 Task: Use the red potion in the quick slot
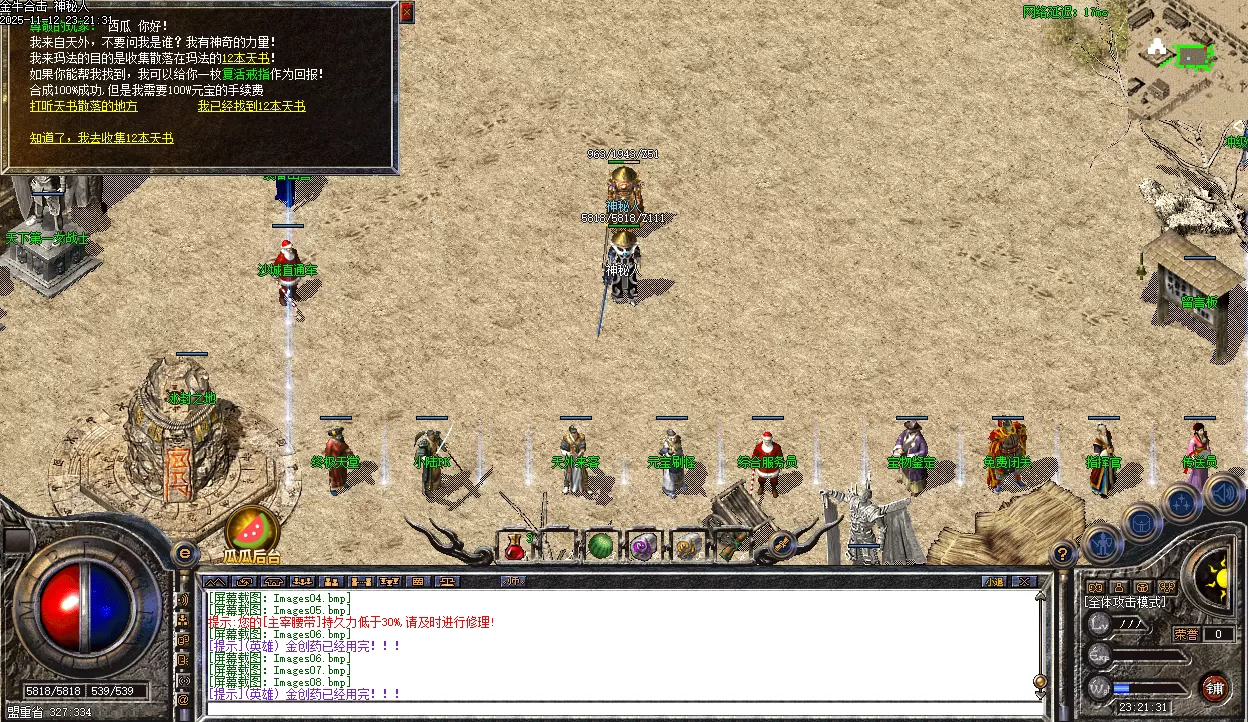point(515,546)
